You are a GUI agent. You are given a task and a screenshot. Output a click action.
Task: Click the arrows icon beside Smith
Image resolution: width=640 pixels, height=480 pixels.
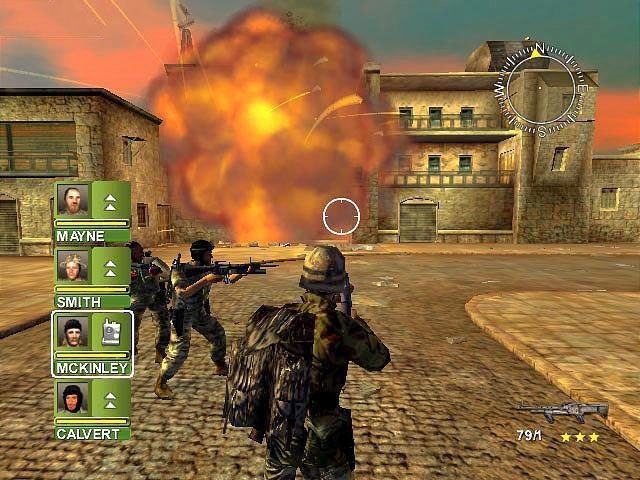[x=110, y=265]
